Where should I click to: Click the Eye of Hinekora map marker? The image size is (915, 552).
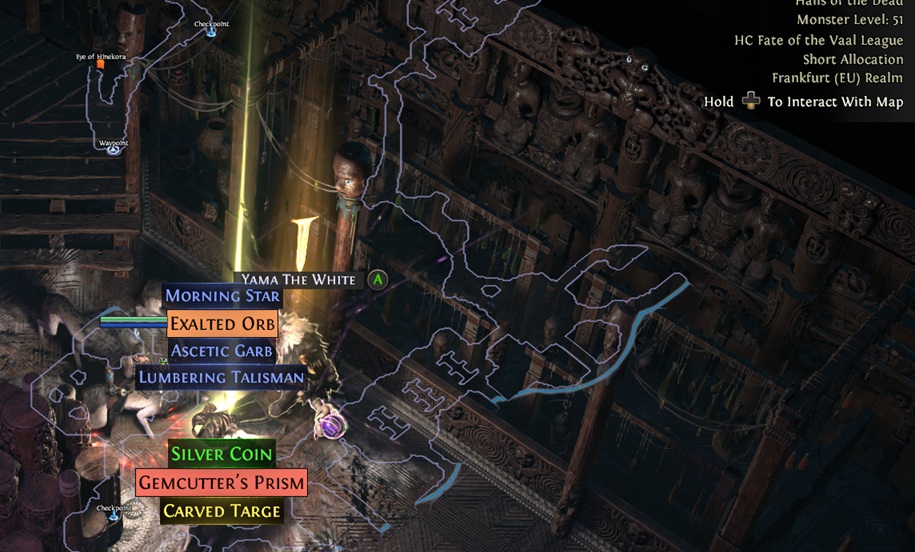[x=100, y=64]
